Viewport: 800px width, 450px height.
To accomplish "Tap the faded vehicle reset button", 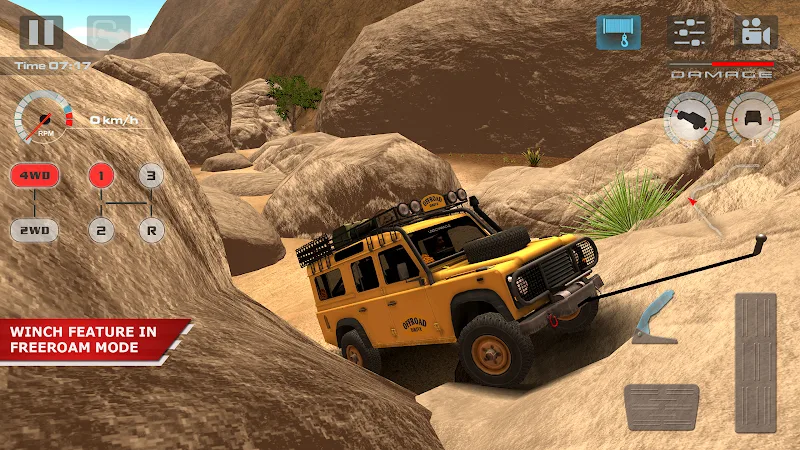I will pyautogui.click(x=108, y=32).
